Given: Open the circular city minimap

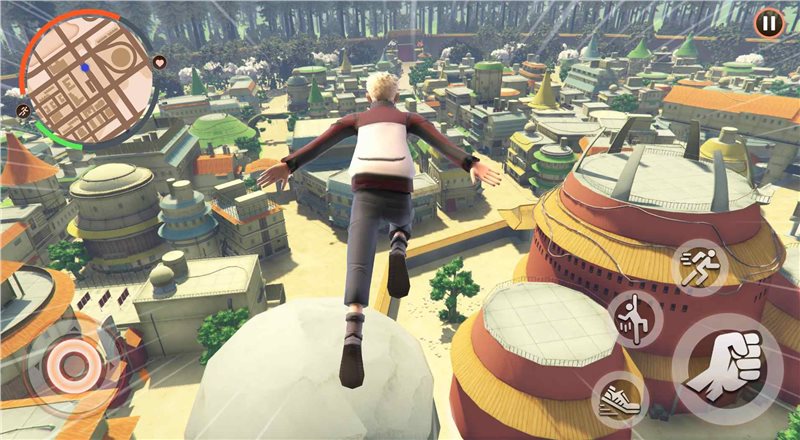Looking at the screenshot, I should [x=86, y=77].
